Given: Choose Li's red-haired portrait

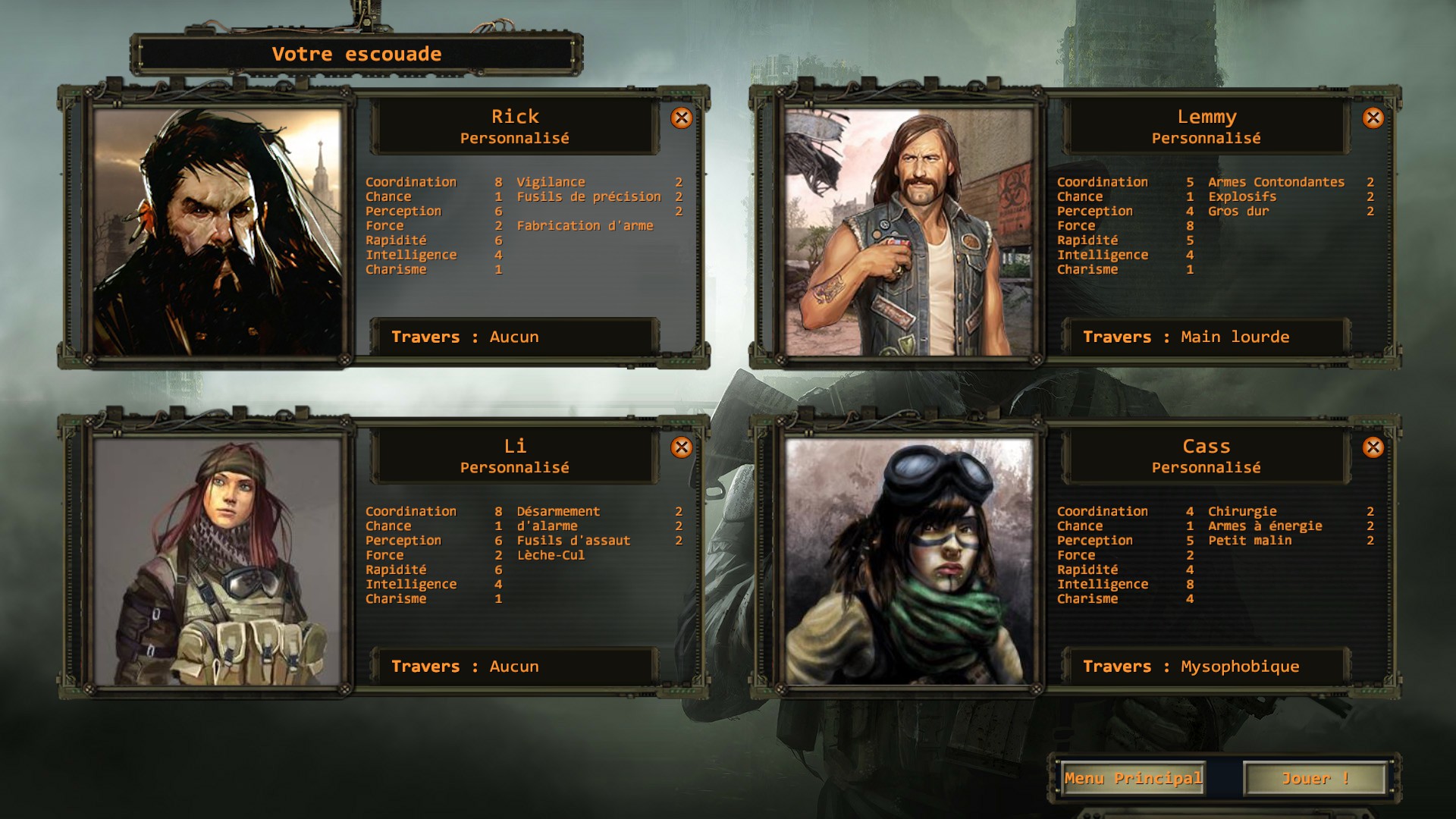Looking at the screenshot, I should [x=217, y=561].
